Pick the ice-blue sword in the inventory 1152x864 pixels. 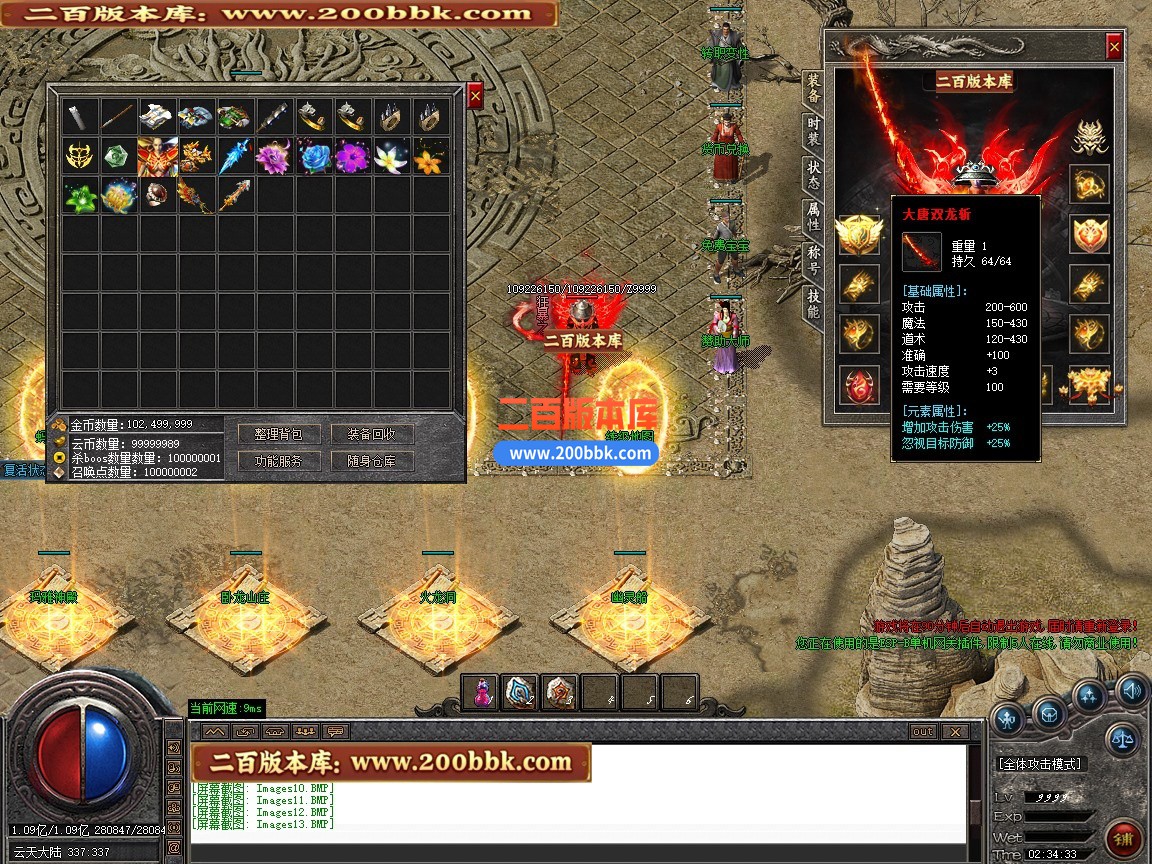(235, 157)
